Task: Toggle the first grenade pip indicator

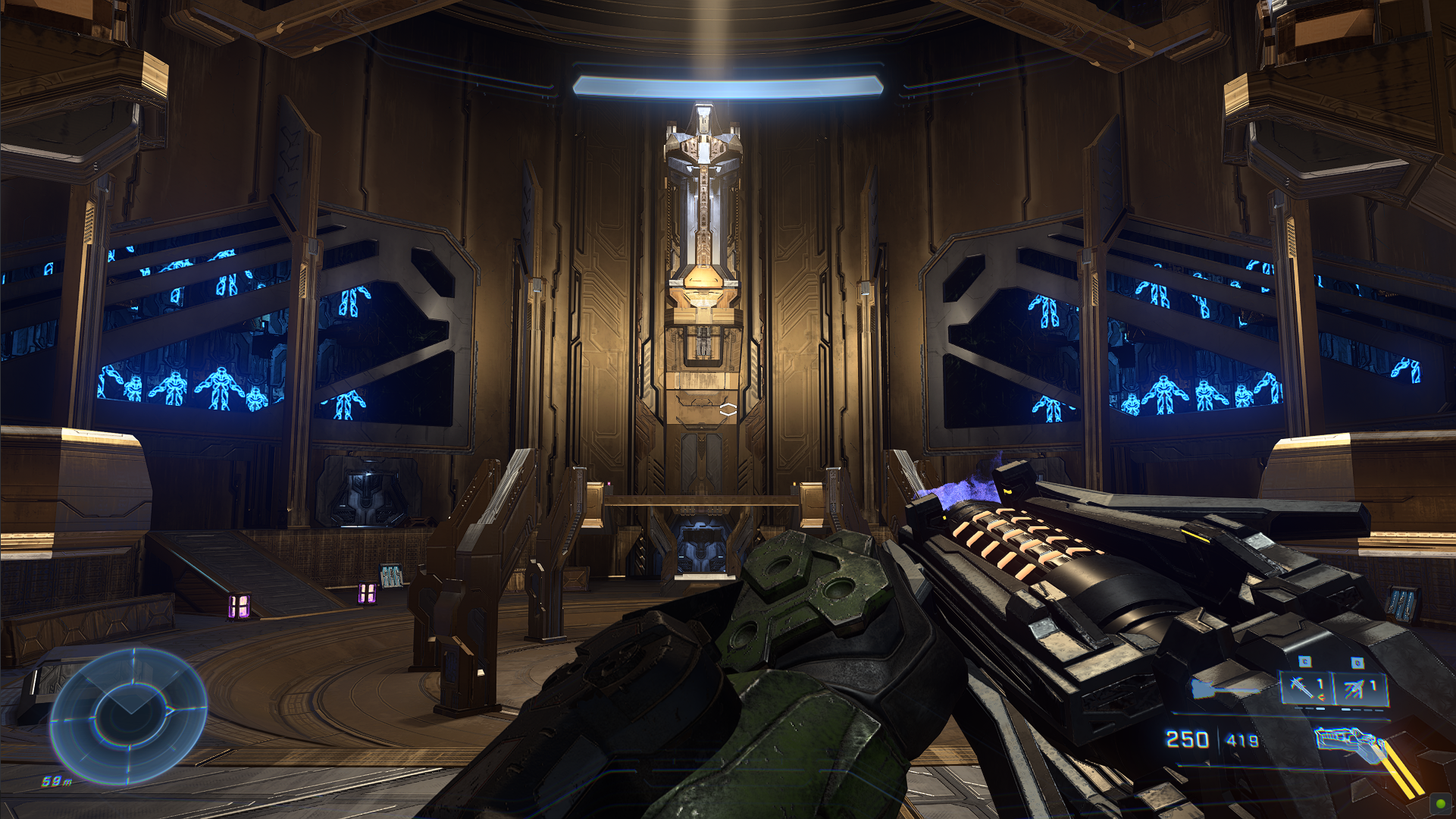Action: click(1298, 708)
